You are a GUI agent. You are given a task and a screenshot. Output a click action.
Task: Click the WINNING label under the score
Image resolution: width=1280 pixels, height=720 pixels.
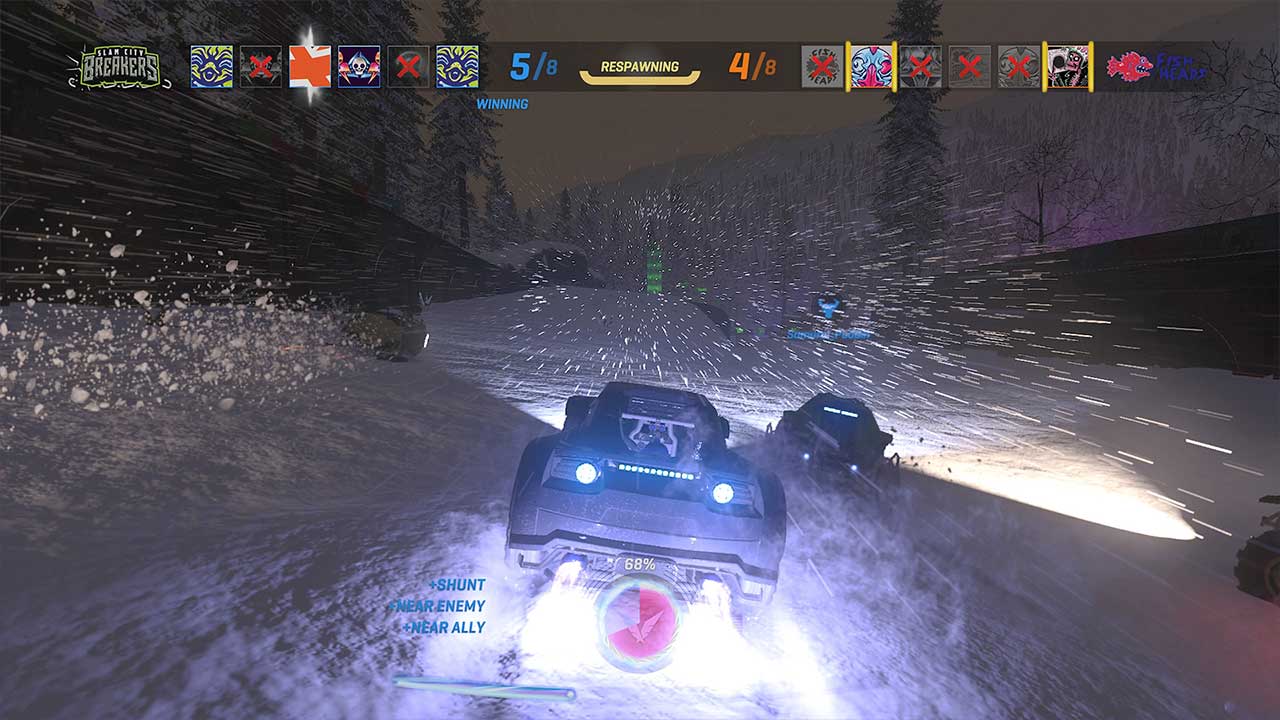504,103
